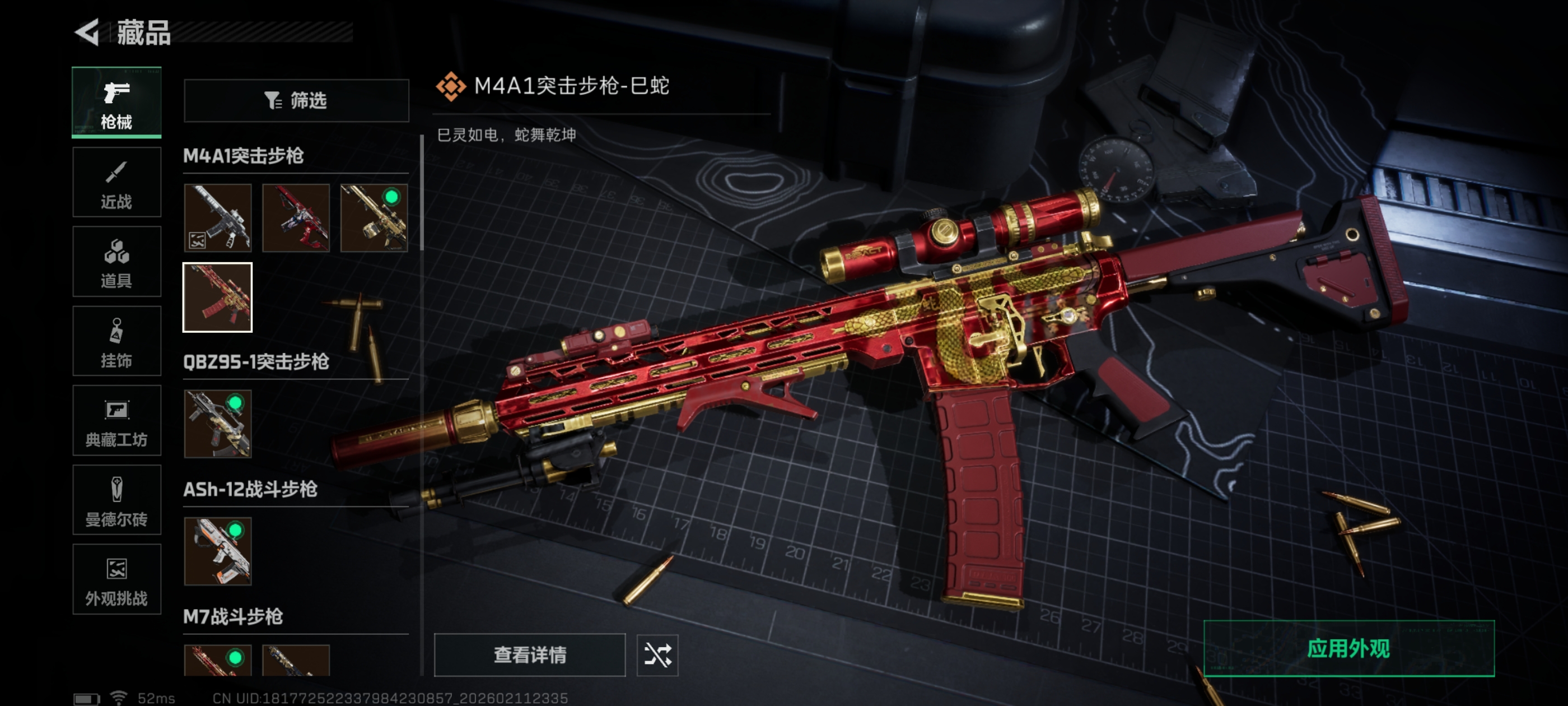The width and height of the screenshot is (1568, 706).
Task: Click 查看详情 to view skin details
Action: [x=530, y=655]
